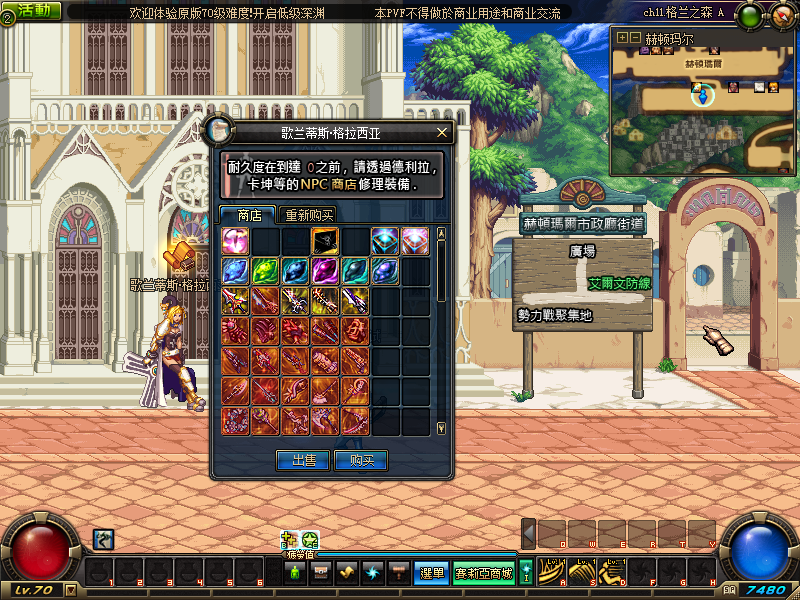This screenshot has width=800, height=600.
Task: Open the 活動 events button
Action: pyautogui.click(x=38, y=11)
